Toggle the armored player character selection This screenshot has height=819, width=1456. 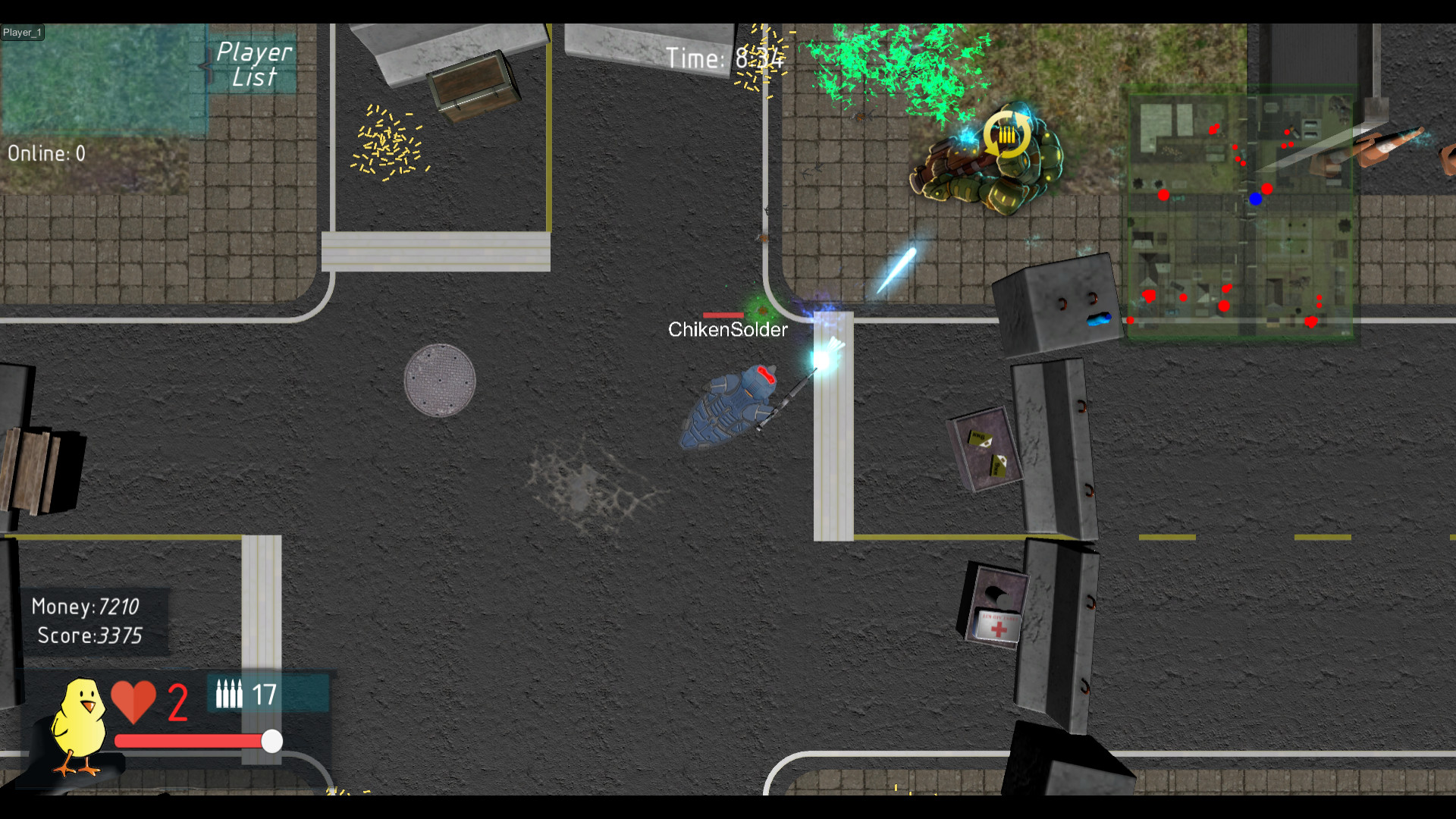tap(728, 409)
